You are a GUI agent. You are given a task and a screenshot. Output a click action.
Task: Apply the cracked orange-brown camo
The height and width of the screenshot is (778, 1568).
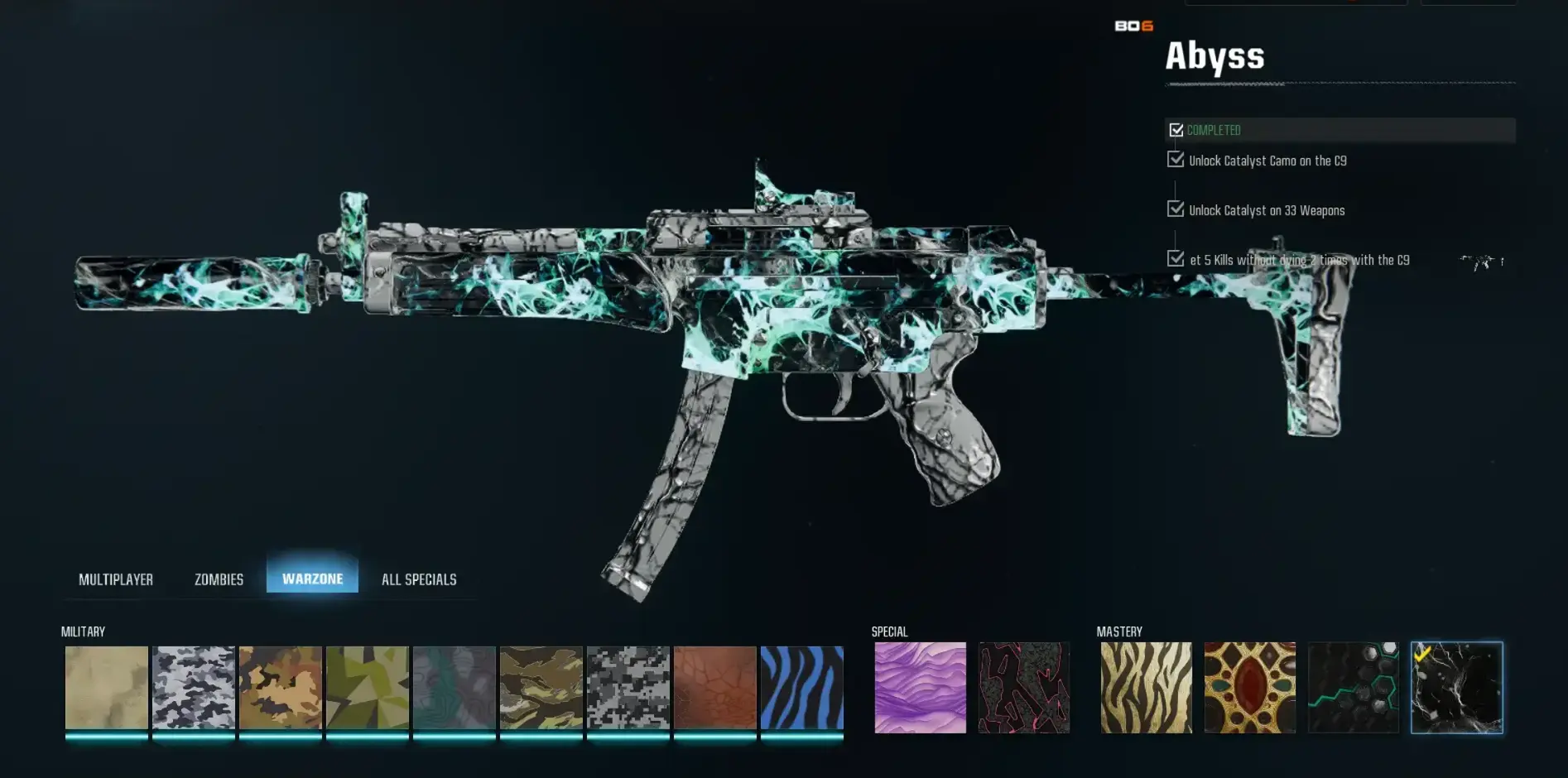715,688
